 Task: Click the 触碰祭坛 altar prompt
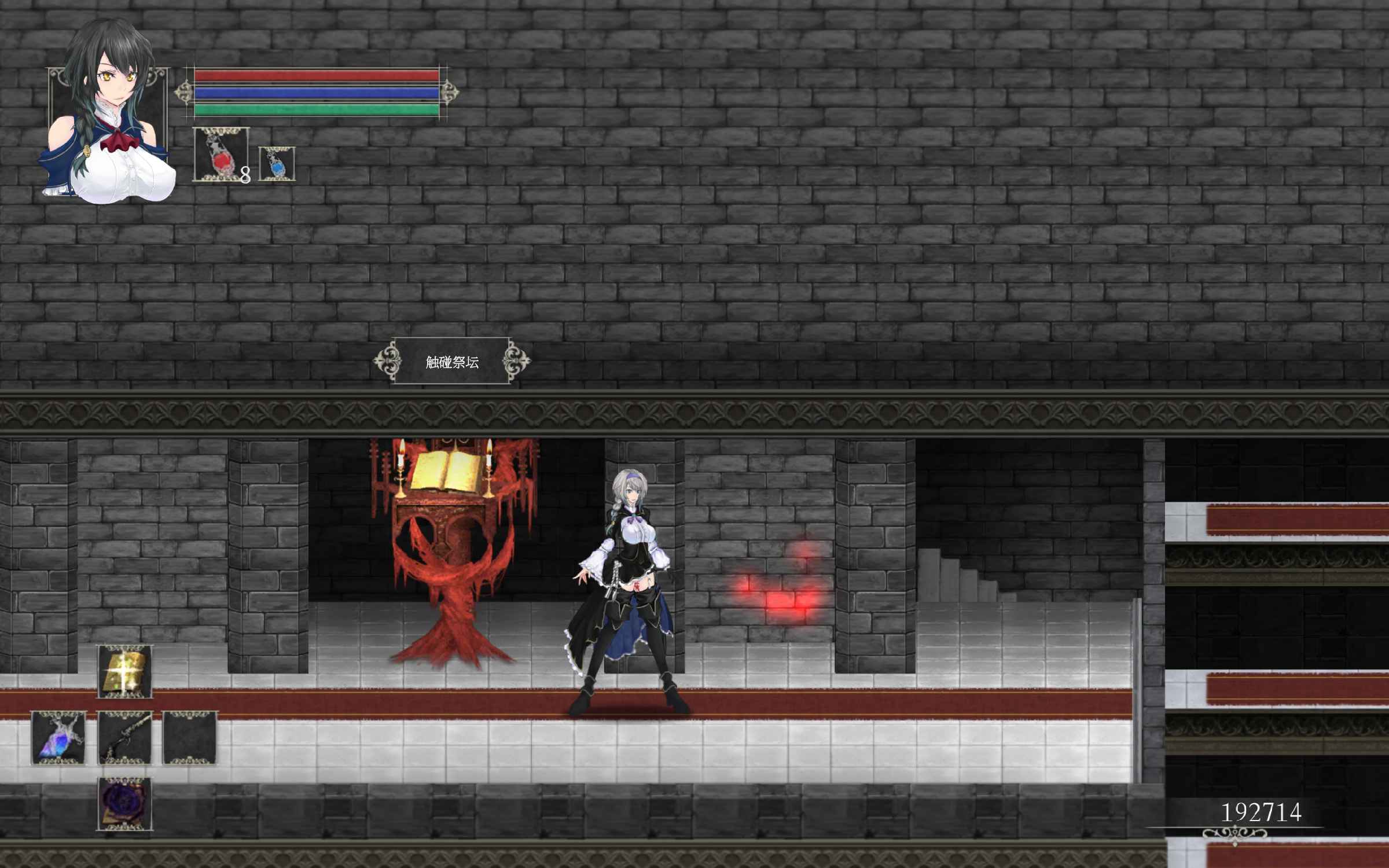coord(452,362)
